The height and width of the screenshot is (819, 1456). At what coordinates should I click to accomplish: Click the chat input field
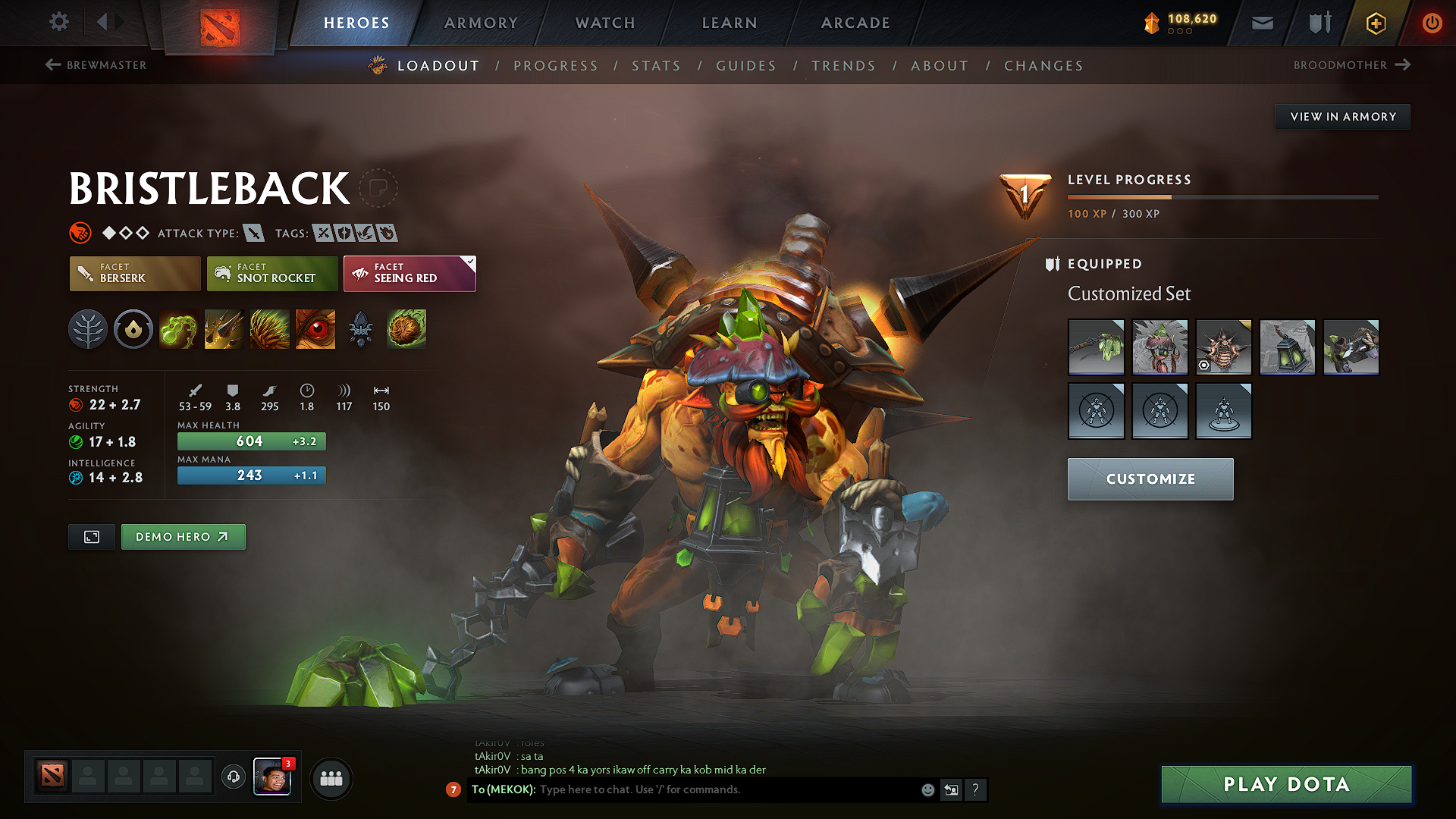point(720,789)
